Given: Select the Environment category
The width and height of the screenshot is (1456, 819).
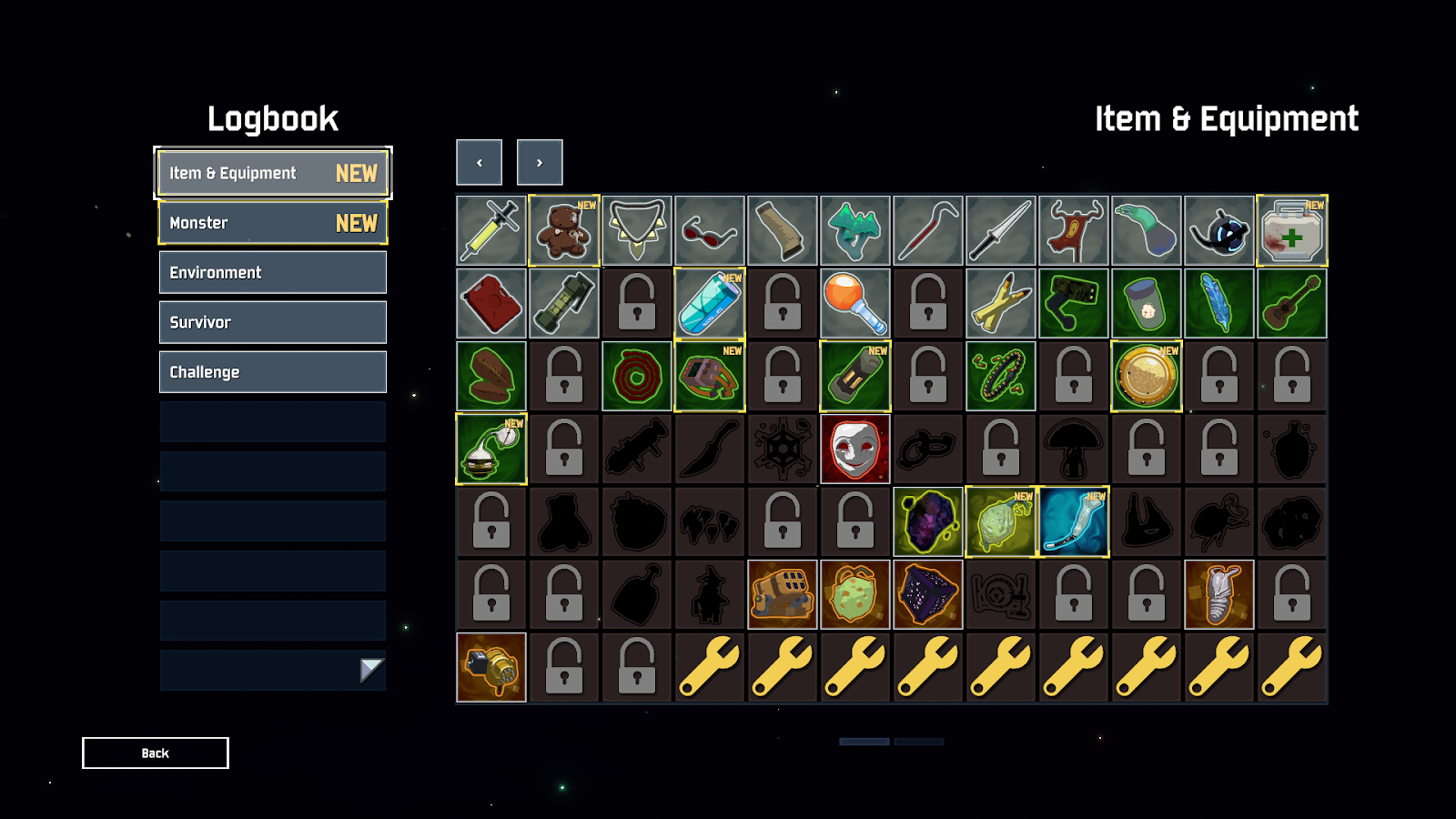Looking at the screenshot, I should [273, 272].
